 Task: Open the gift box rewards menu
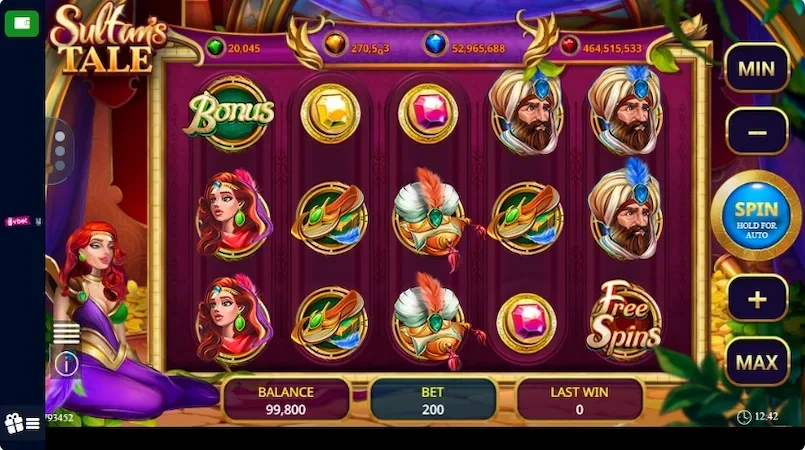click(x=22, y=423)
